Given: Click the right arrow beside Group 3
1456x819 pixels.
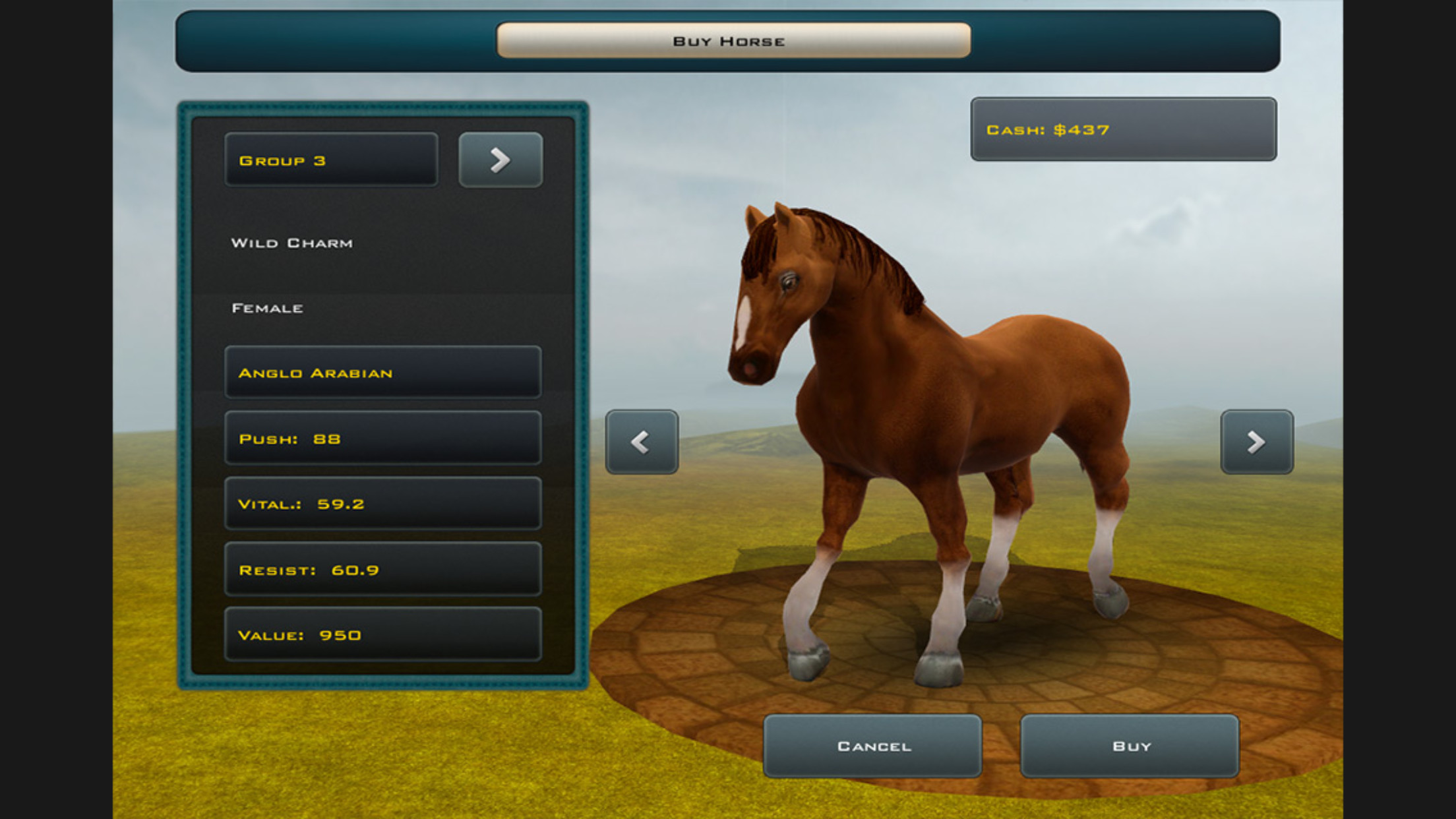Looking at the screenshot, I should pos(500,159).
